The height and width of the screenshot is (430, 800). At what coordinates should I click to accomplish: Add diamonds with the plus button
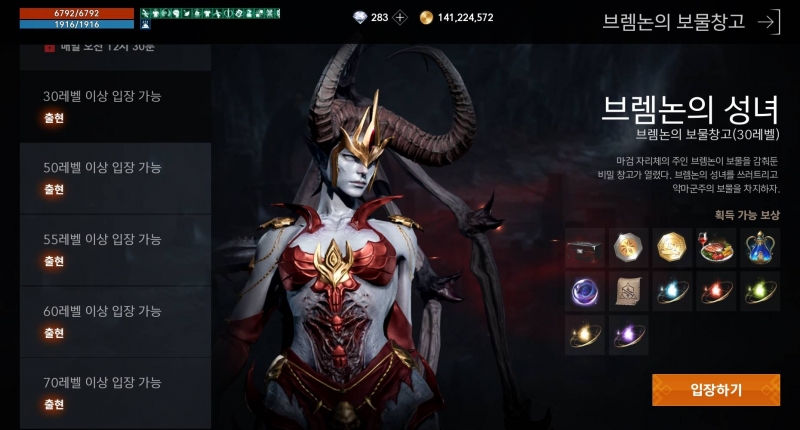pyautogui.click(x=400, y=17)
